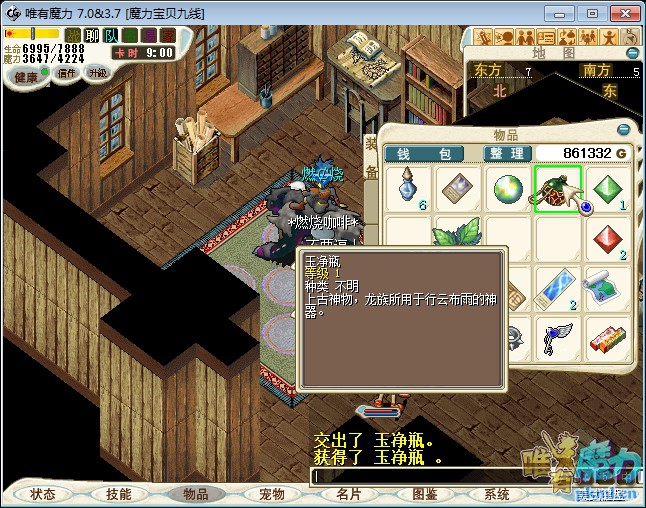Collapse the 地图 map panel
646x508 pixels.
(x=632, y=53)
